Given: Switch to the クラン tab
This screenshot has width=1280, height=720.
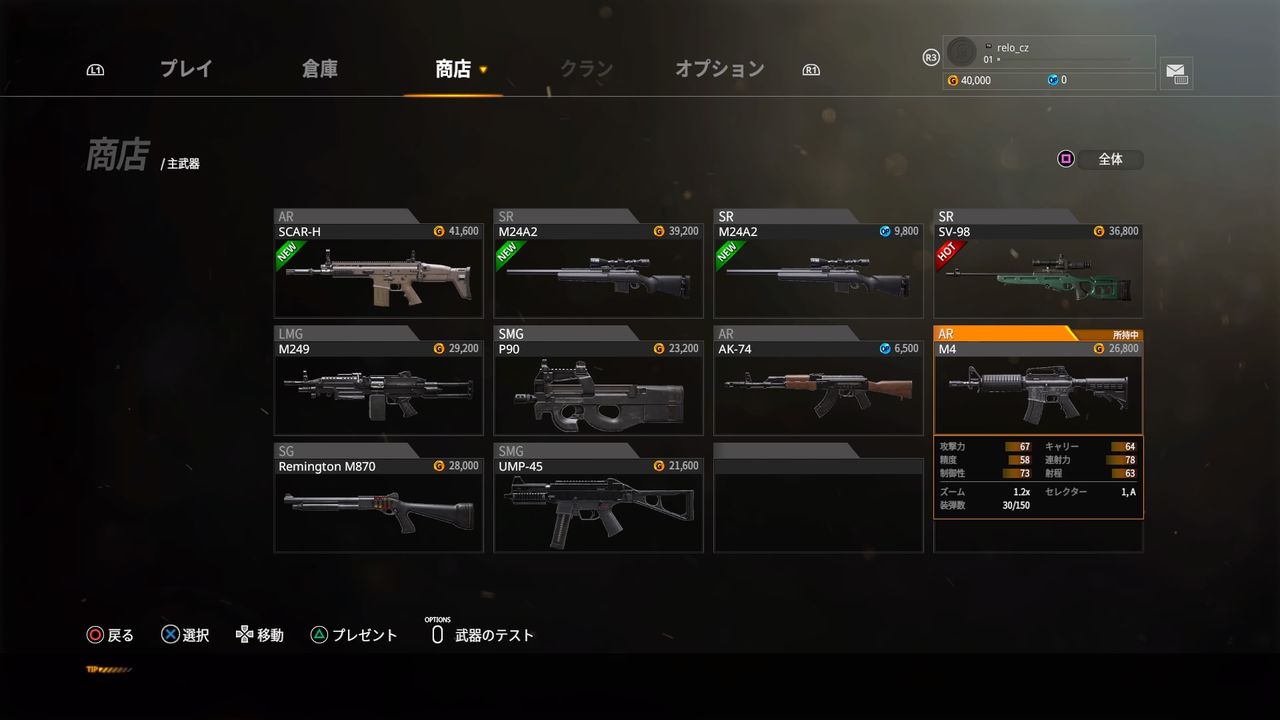Looking at the screenshot, I should tap(586, 68).
